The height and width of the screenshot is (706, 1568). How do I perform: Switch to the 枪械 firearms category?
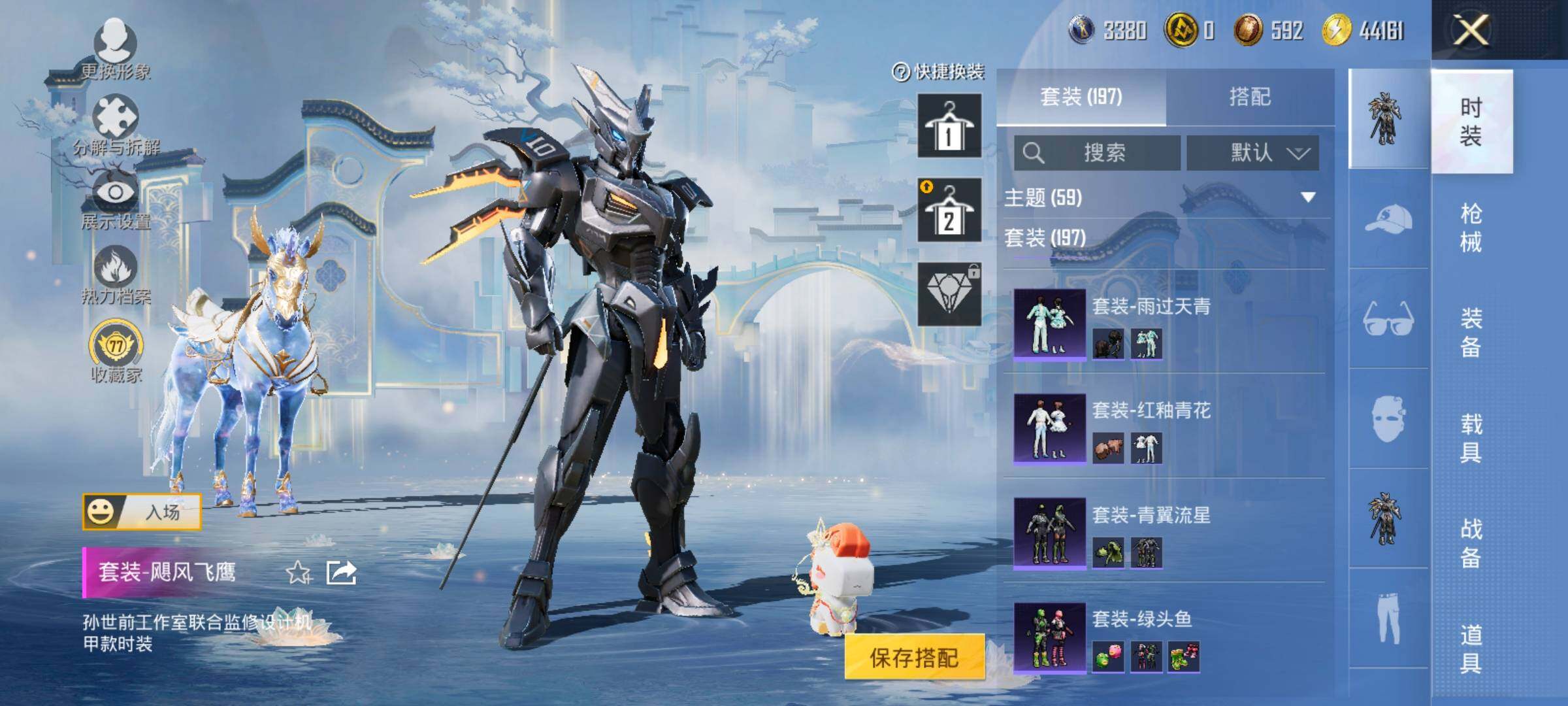(1471, 227)
